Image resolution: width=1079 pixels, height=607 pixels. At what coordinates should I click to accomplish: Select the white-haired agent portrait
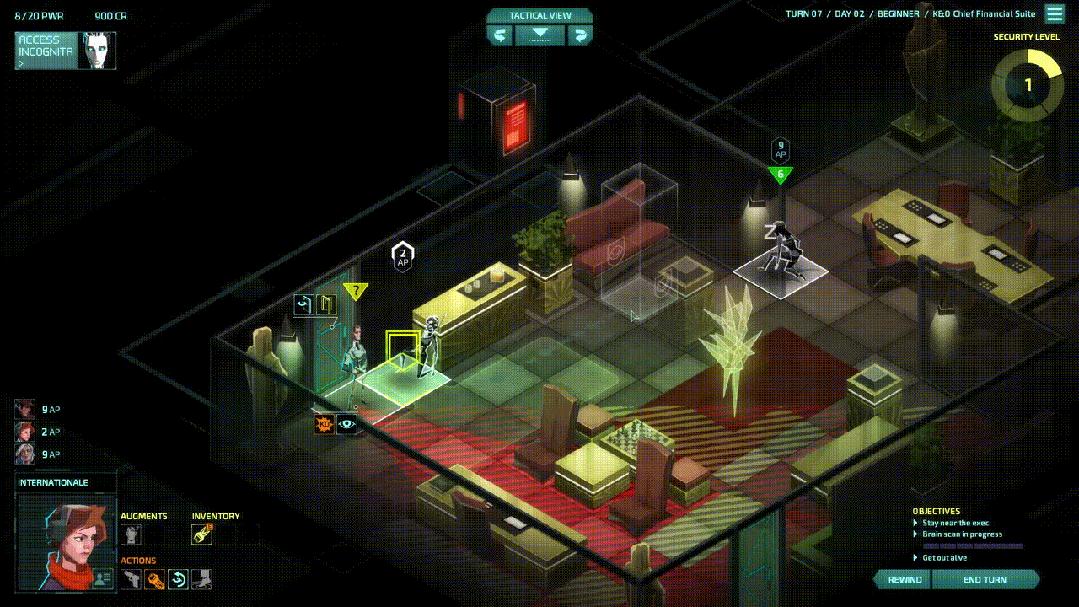click(x=25, y=453)
